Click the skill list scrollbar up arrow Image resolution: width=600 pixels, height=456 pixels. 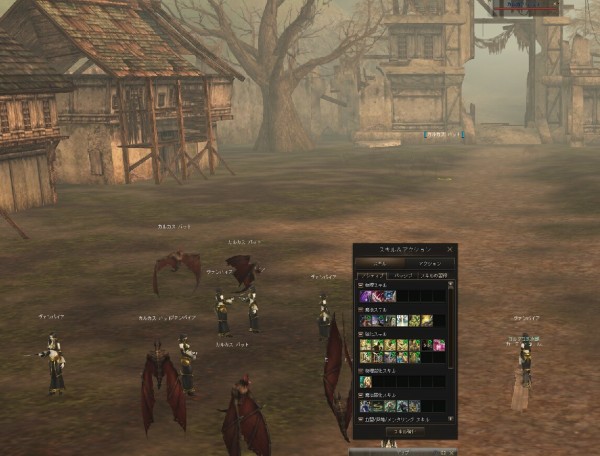click(x=451, y=285)
